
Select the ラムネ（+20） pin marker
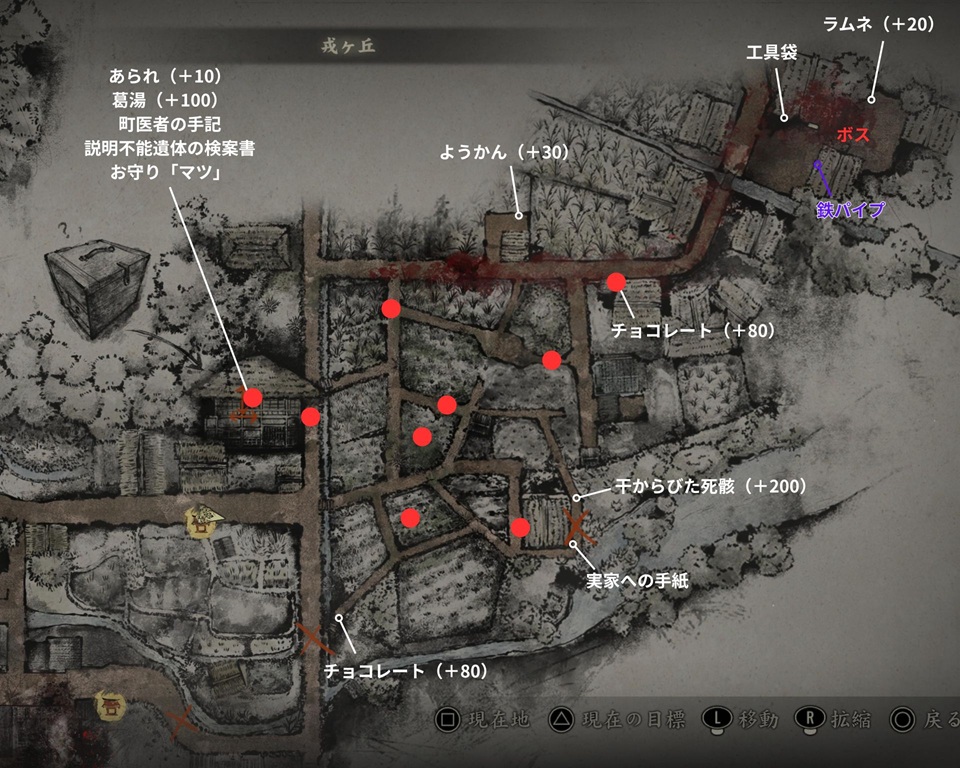[871, 99]
